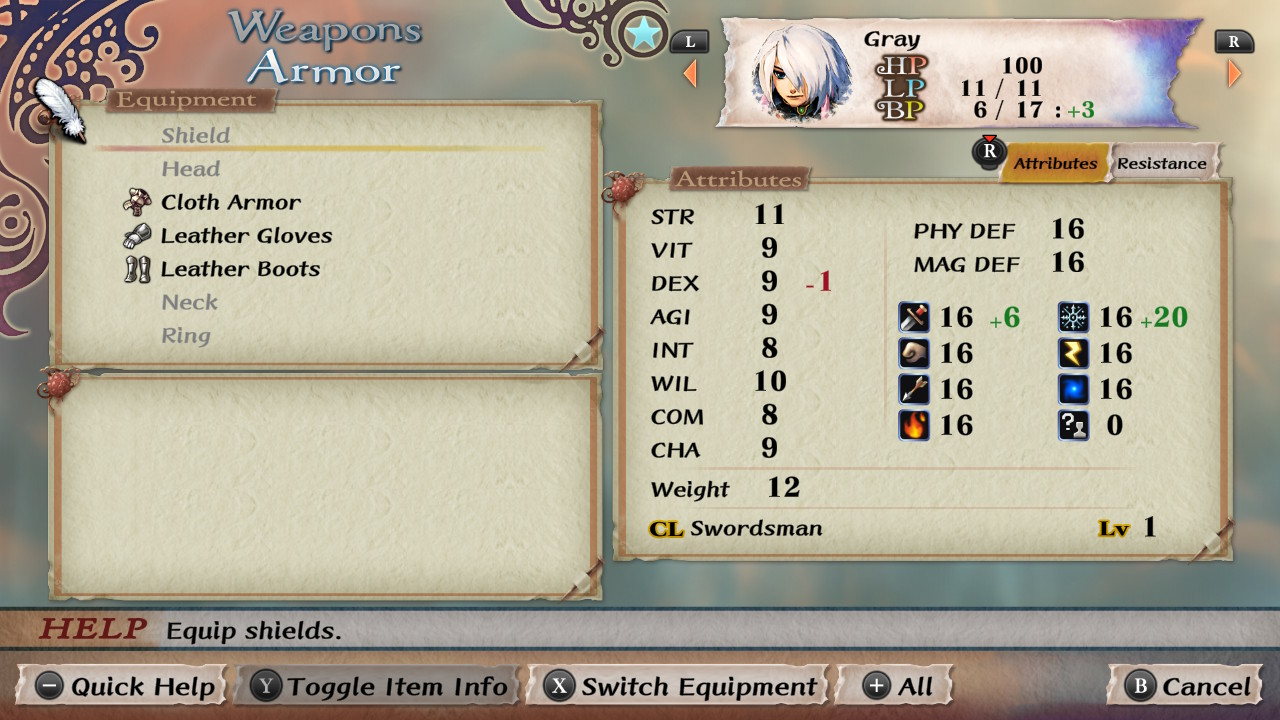The width and height of the screenshot is (1280, 720).
Task: Open Quick Help
Action: (x=125, y=687)
